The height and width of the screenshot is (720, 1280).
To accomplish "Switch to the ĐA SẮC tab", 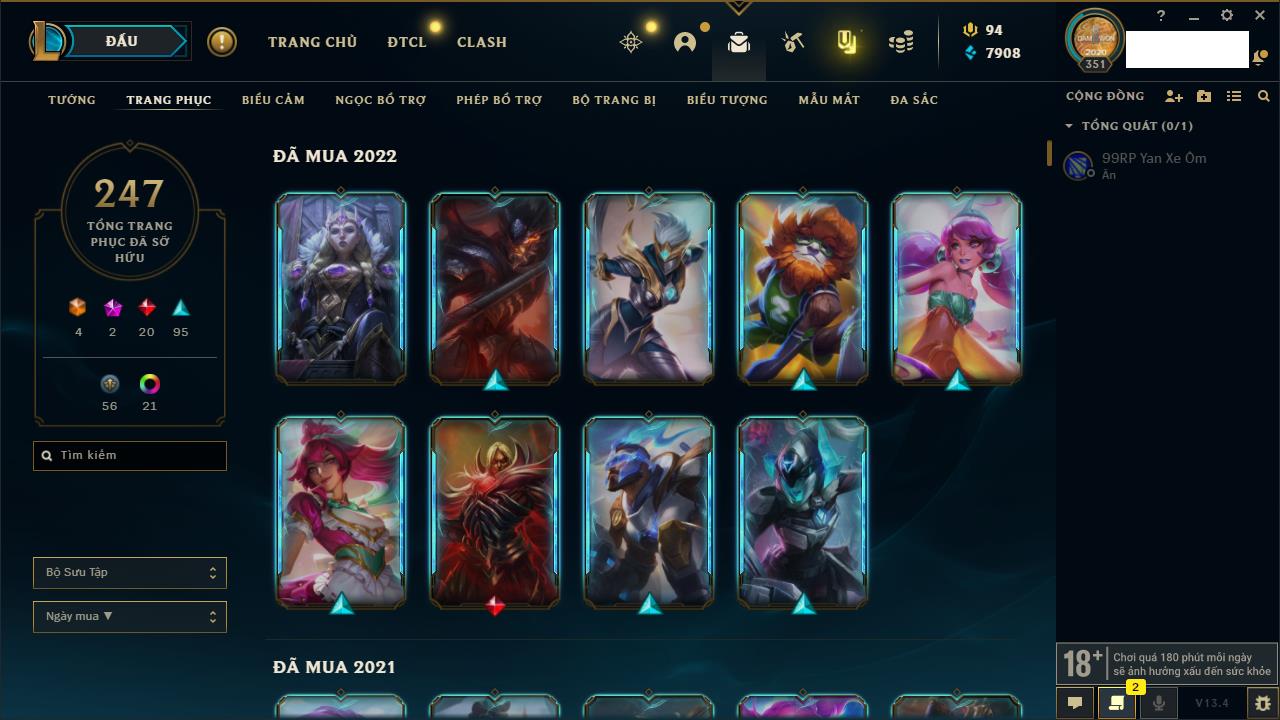I will [914, 100].
